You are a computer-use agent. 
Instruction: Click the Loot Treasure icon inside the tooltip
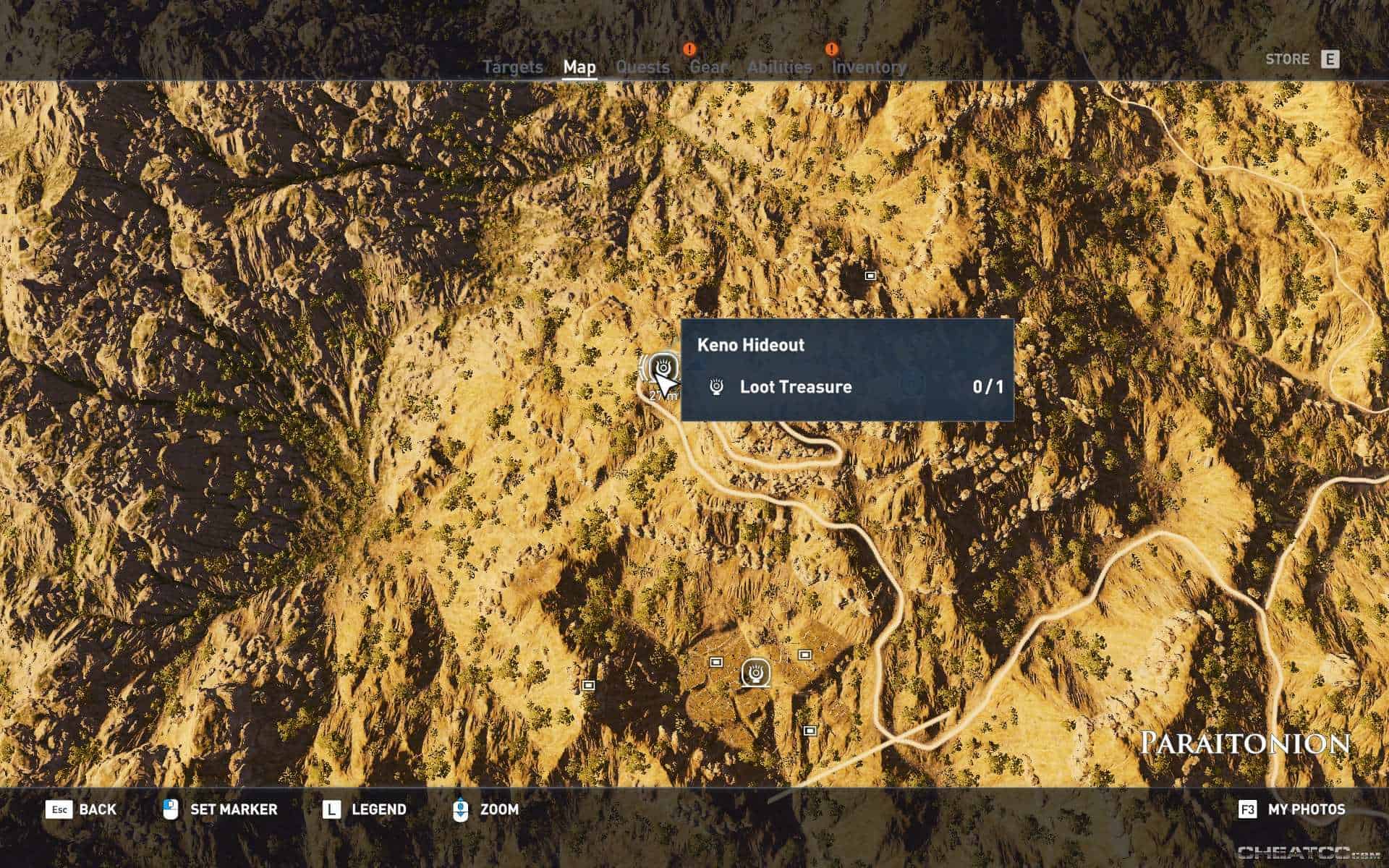[x=713, y=387]
